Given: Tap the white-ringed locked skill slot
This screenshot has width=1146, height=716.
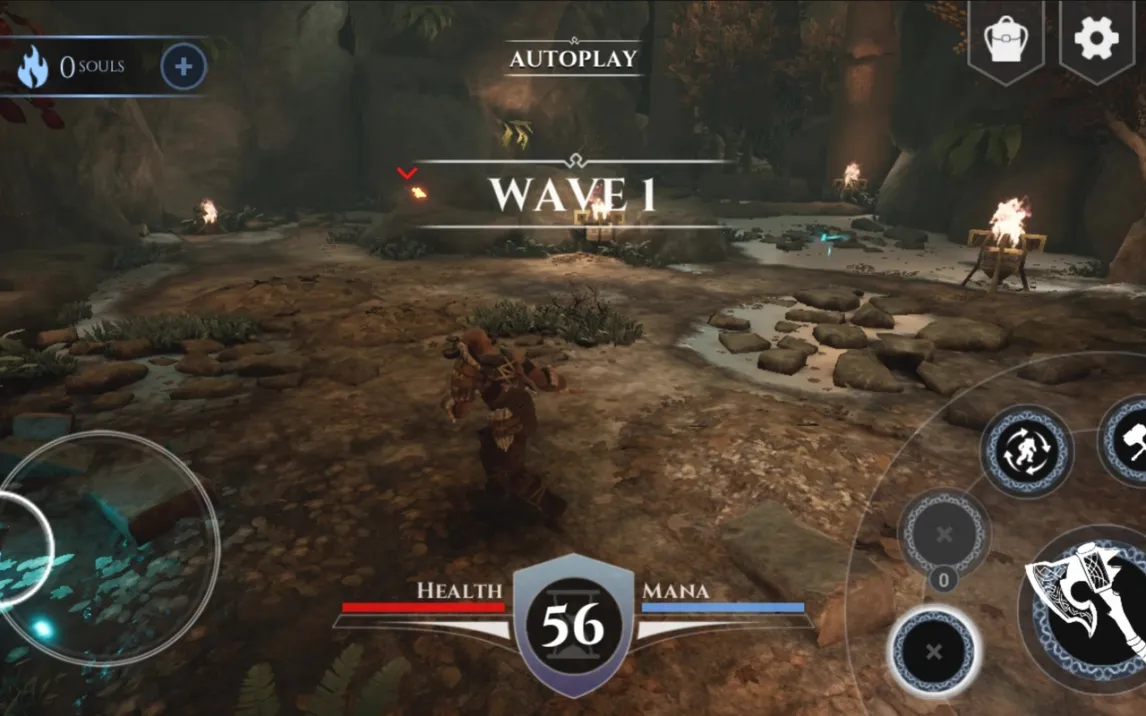Looking at the screenshot, I should tap(934, 652).
